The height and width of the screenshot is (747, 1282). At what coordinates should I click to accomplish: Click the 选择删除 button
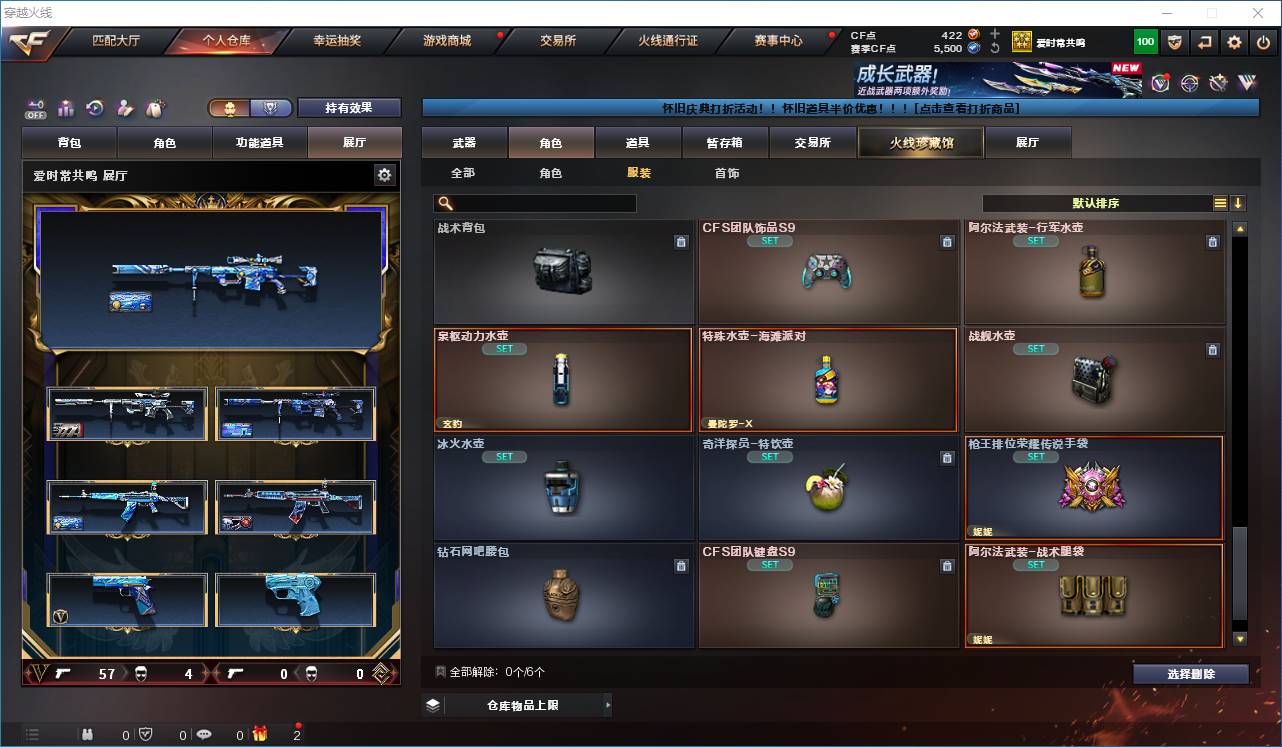(1191, 674)
